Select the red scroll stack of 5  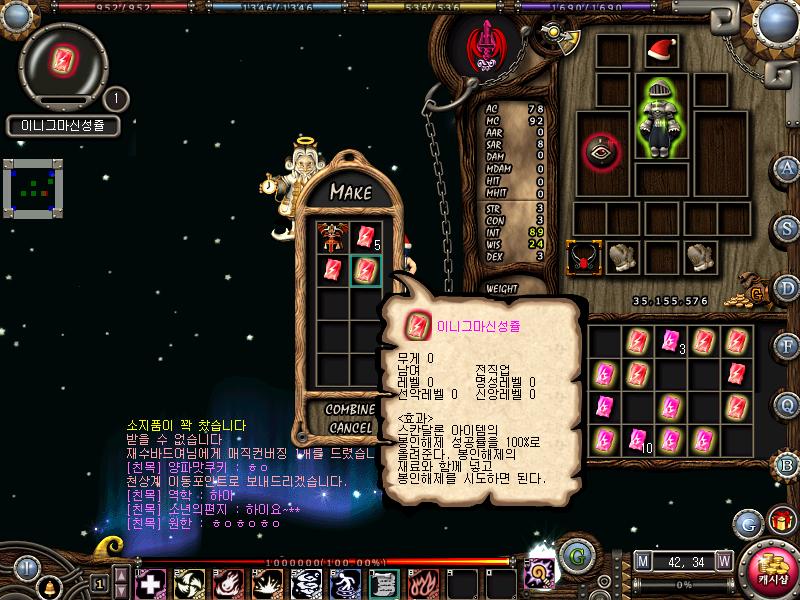[x=363, y=237]
